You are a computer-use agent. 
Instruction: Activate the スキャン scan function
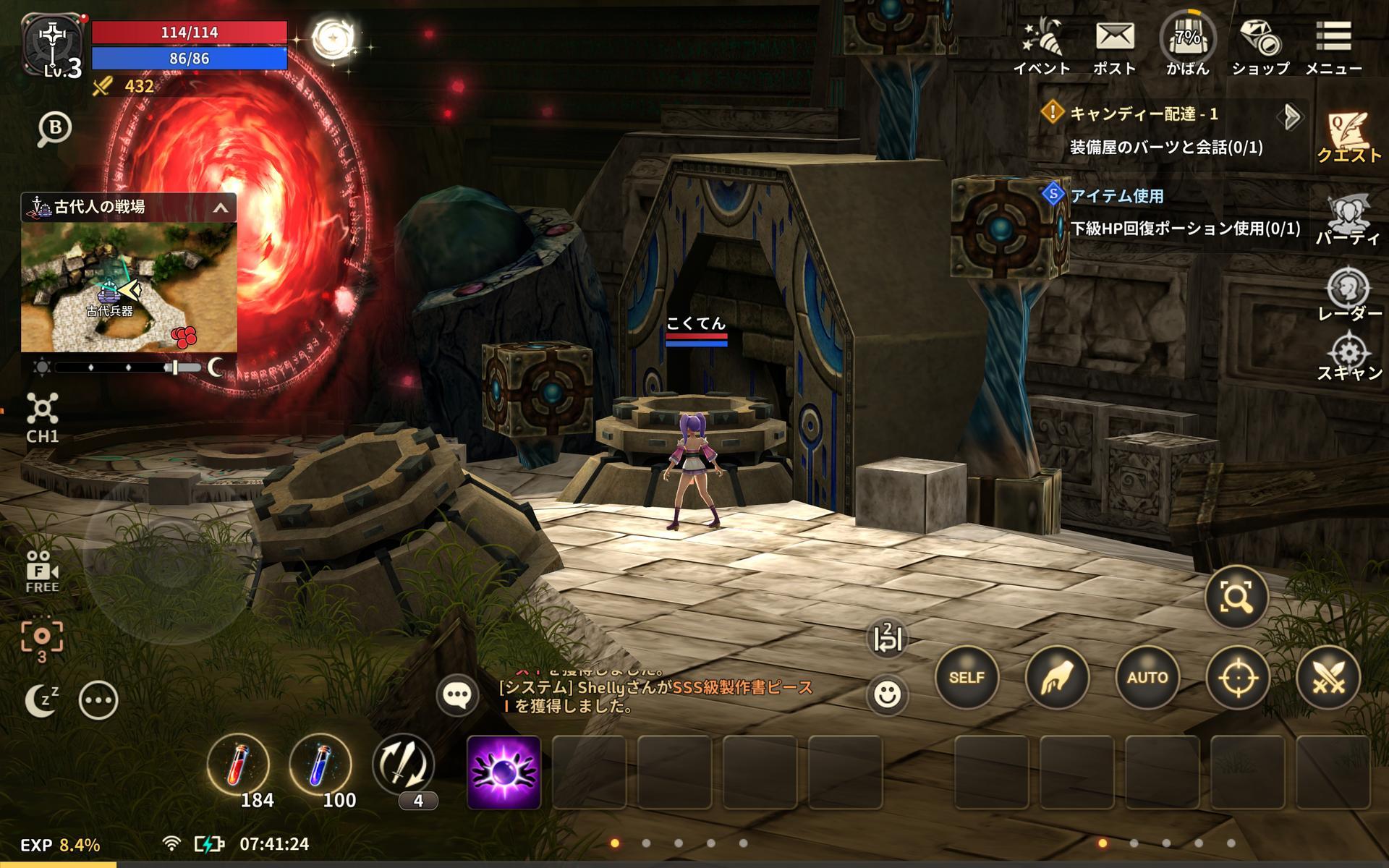click(1348, 356)
